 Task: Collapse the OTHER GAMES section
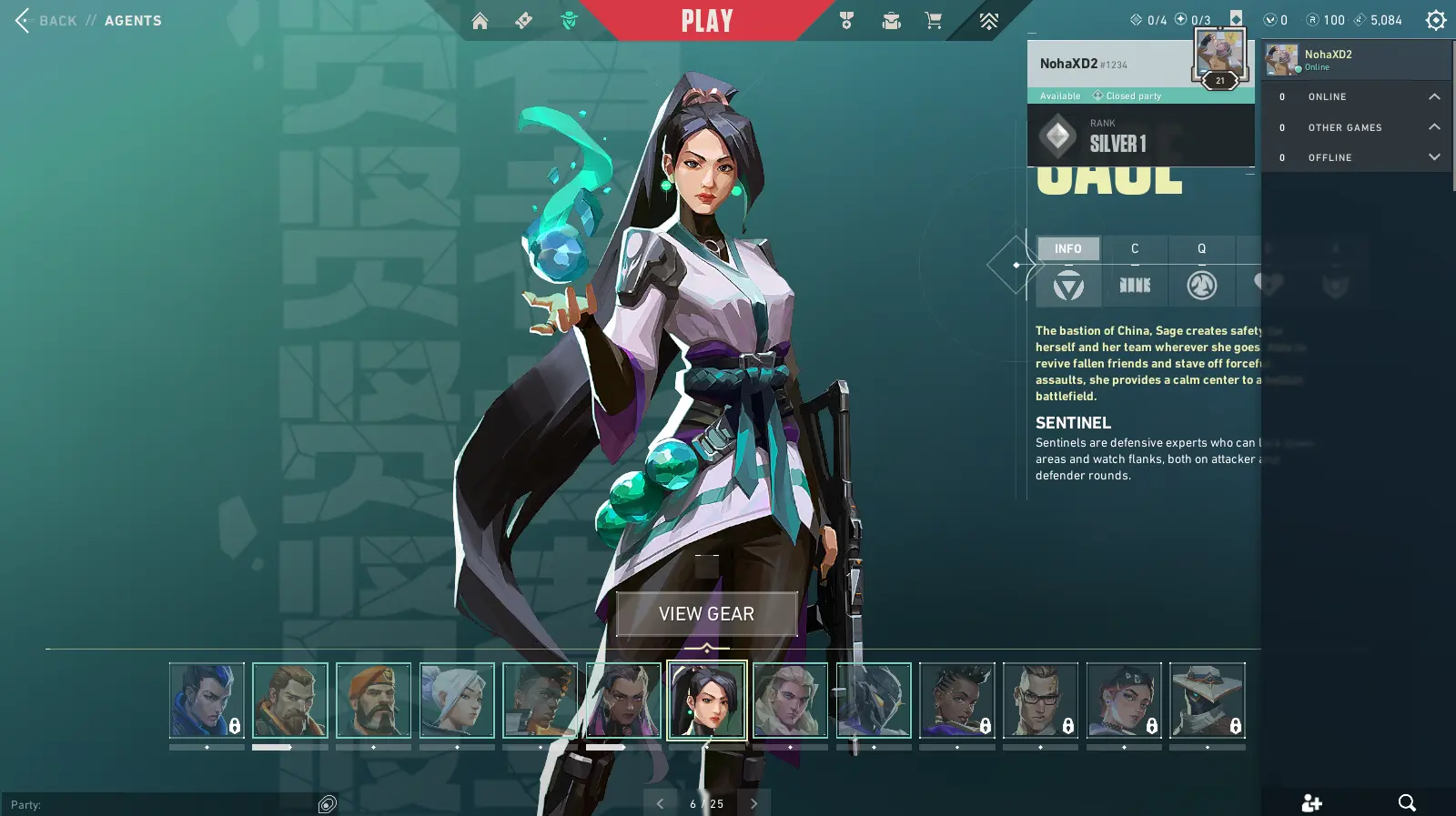tap(1434, 126)
